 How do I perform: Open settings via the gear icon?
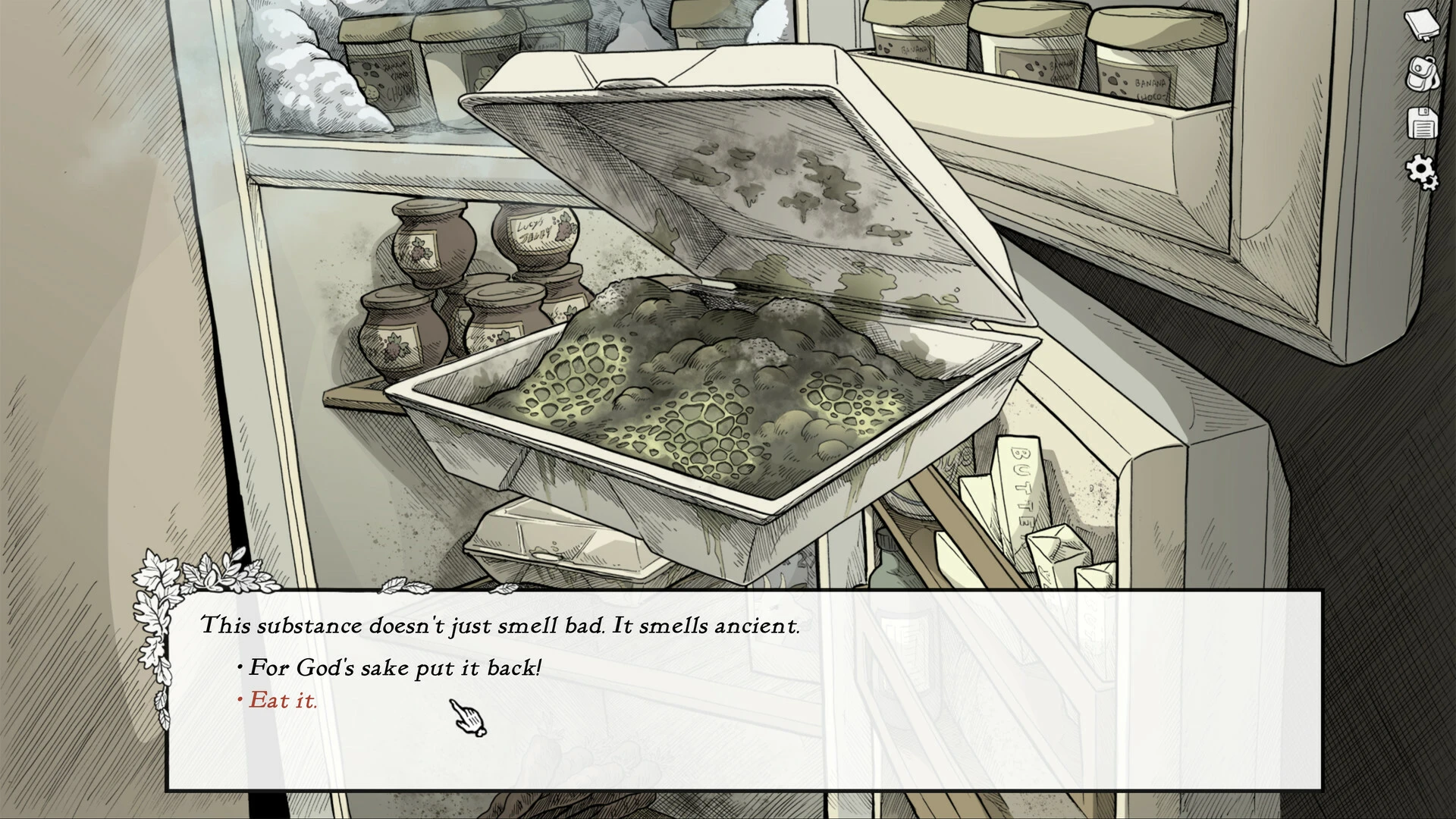coord(1422,172)
